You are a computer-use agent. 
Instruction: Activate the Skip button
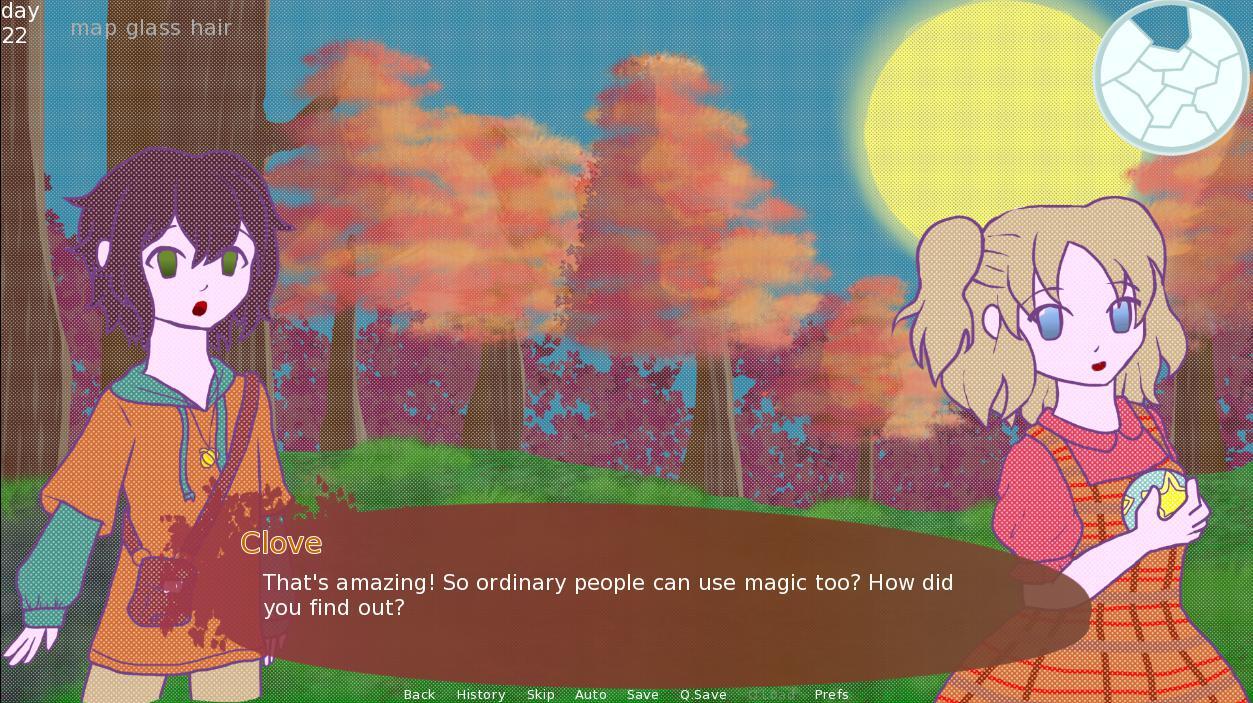click(540, 694)
